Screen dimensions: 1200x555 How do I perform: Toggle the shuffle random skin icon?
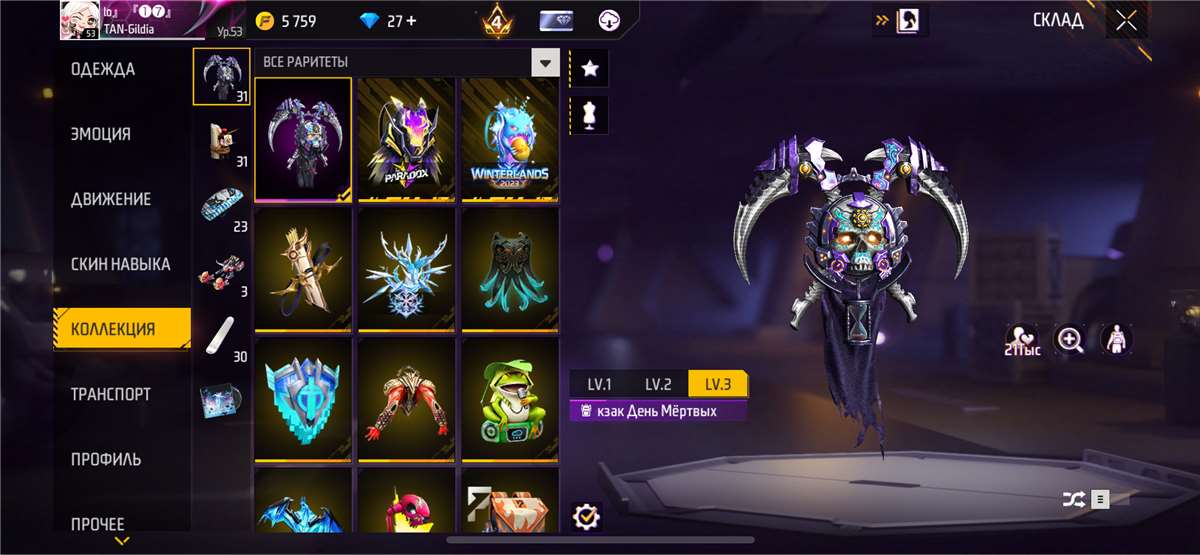[x=1071, y=498]
